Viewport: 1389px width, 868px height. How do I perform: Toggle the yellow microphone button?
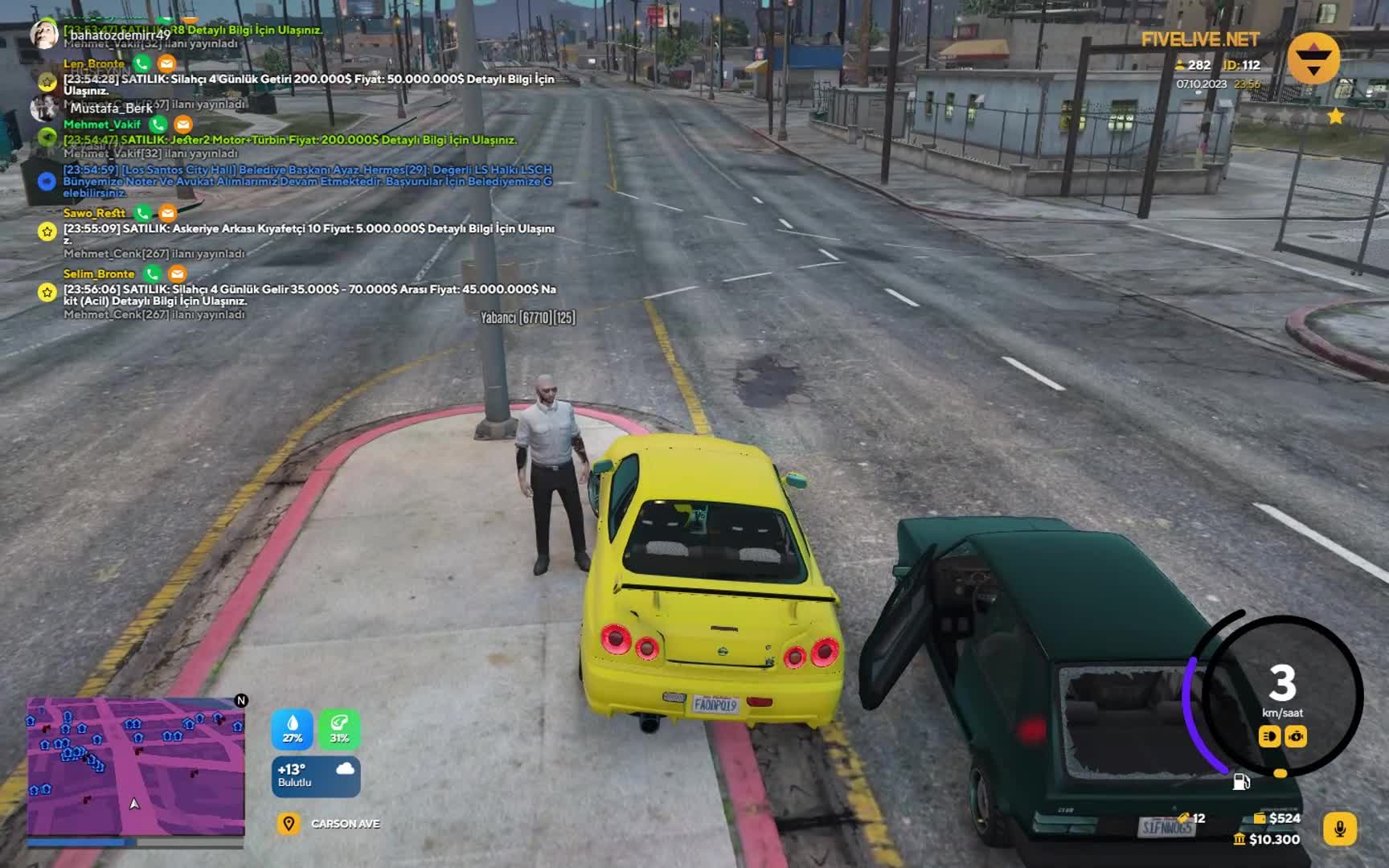pyautogui.click(x=1339, y=829)
